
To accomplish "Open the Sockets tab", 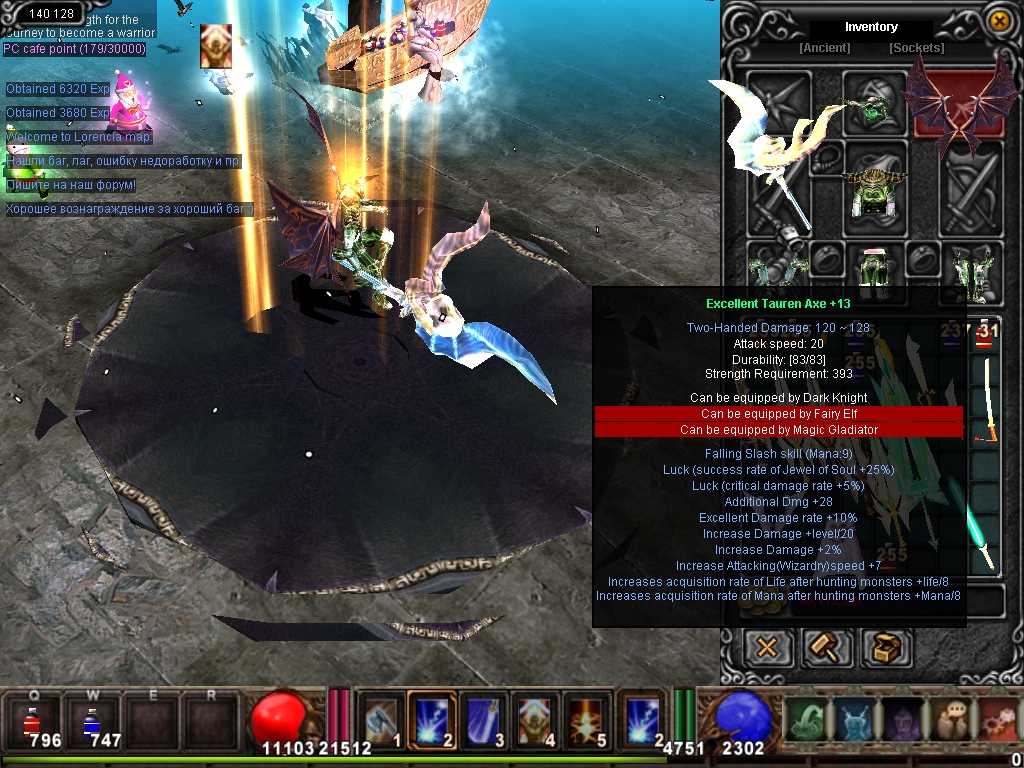I will 916,48.
